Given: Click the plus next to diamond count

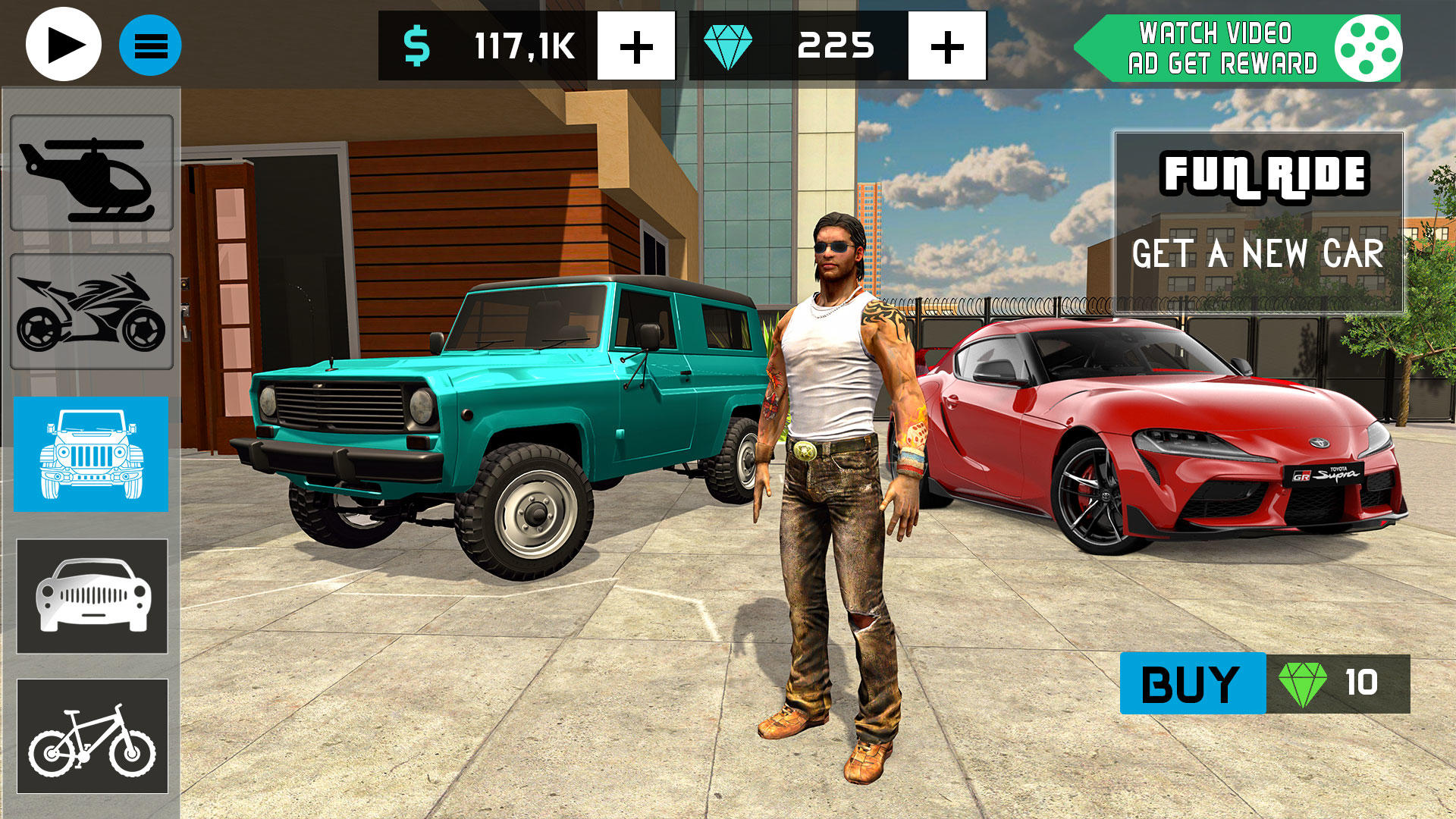Looking at the screenshot, I should coord(945,47).
